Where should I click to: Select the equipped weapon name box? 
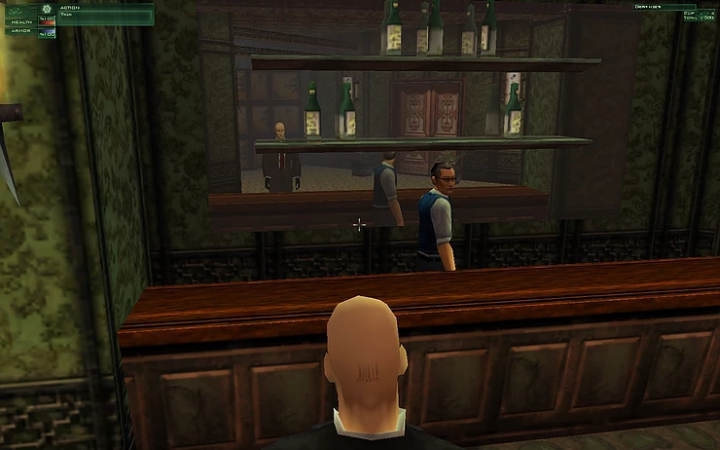[x=663, y=6]
